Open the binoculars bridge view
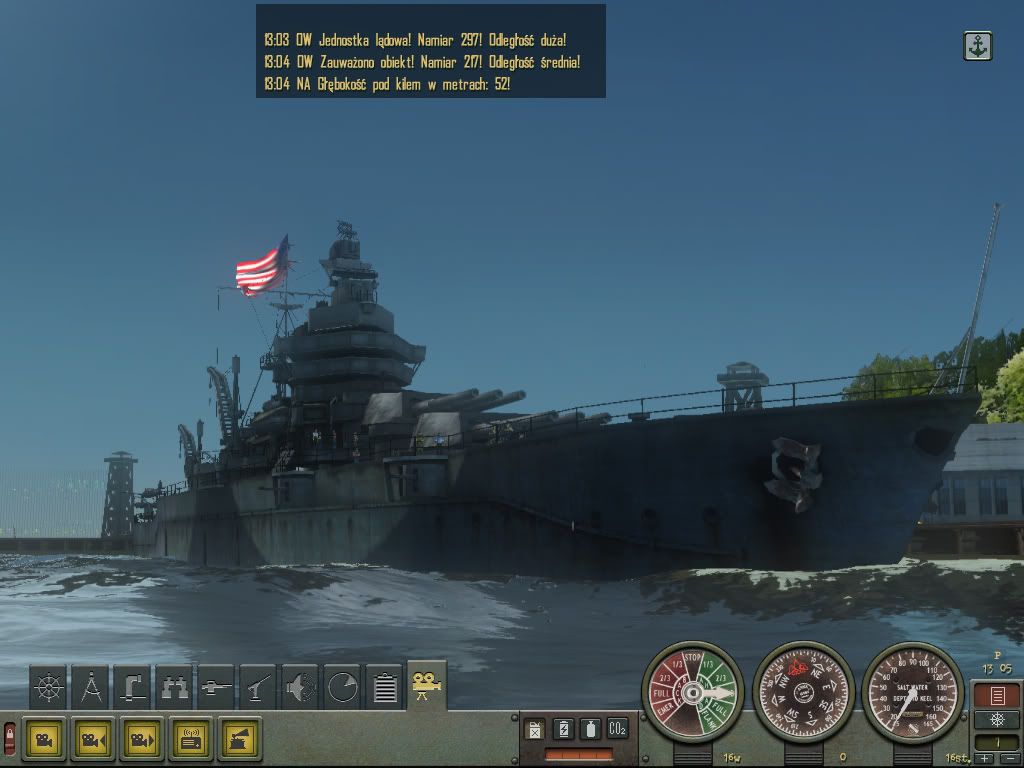Screen dimensions: 1024x768 coord(174,686)
